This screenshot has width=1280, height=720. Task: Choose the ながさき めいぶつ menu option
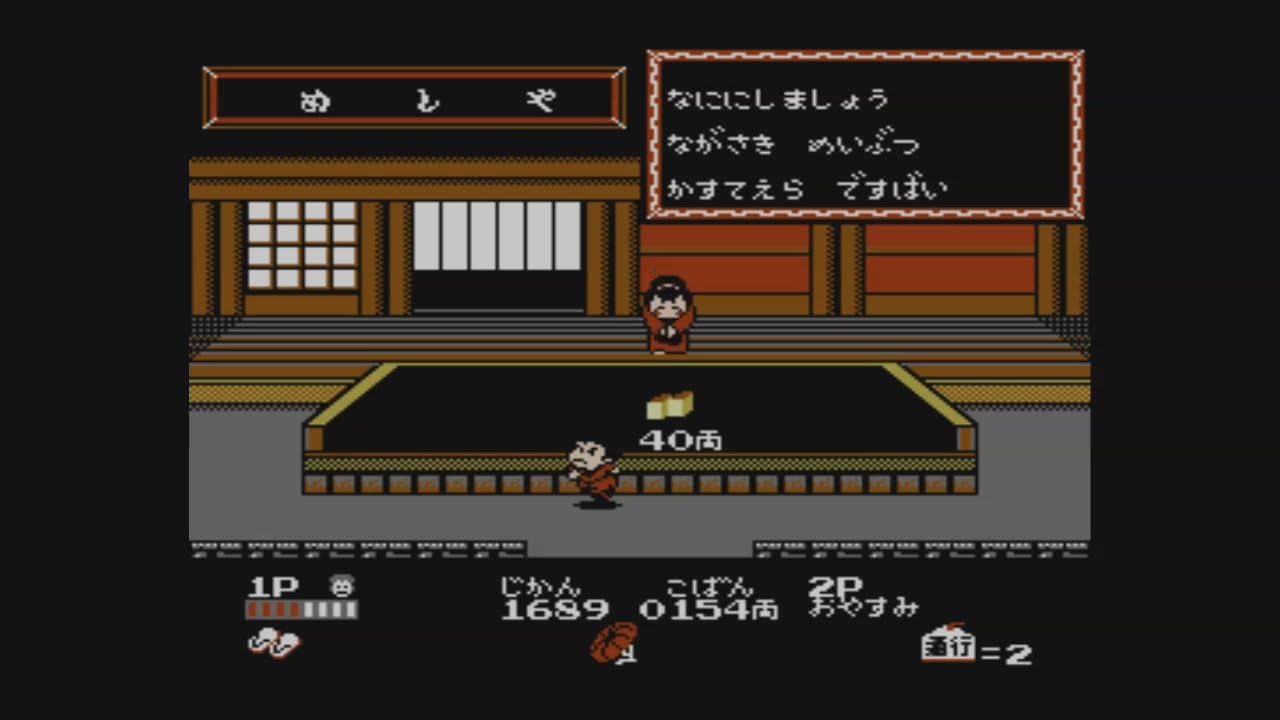(793, 143)
